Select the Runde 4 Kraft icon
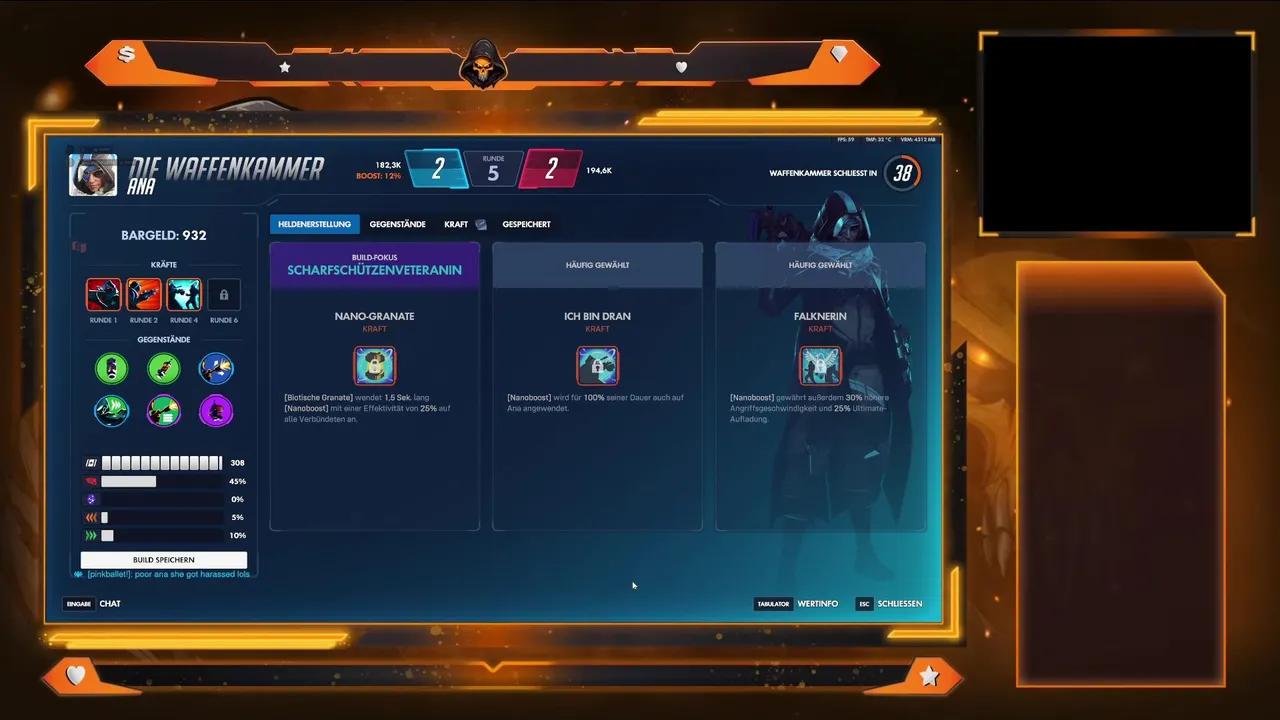The height and width of the screenshot is (720, 1280). point(184,293)
